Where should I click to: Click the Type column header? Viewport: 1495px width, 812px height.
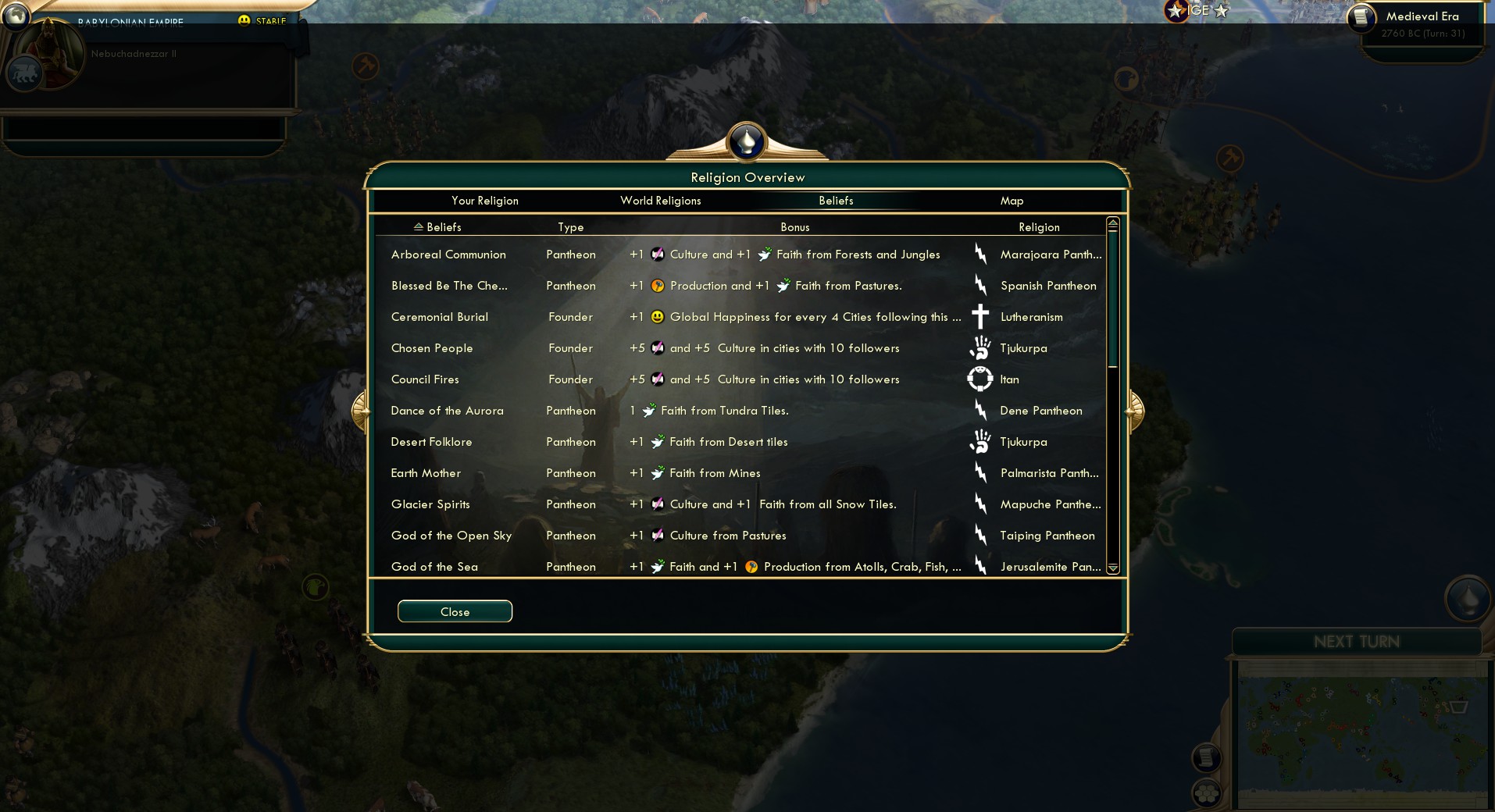point(571,226)
